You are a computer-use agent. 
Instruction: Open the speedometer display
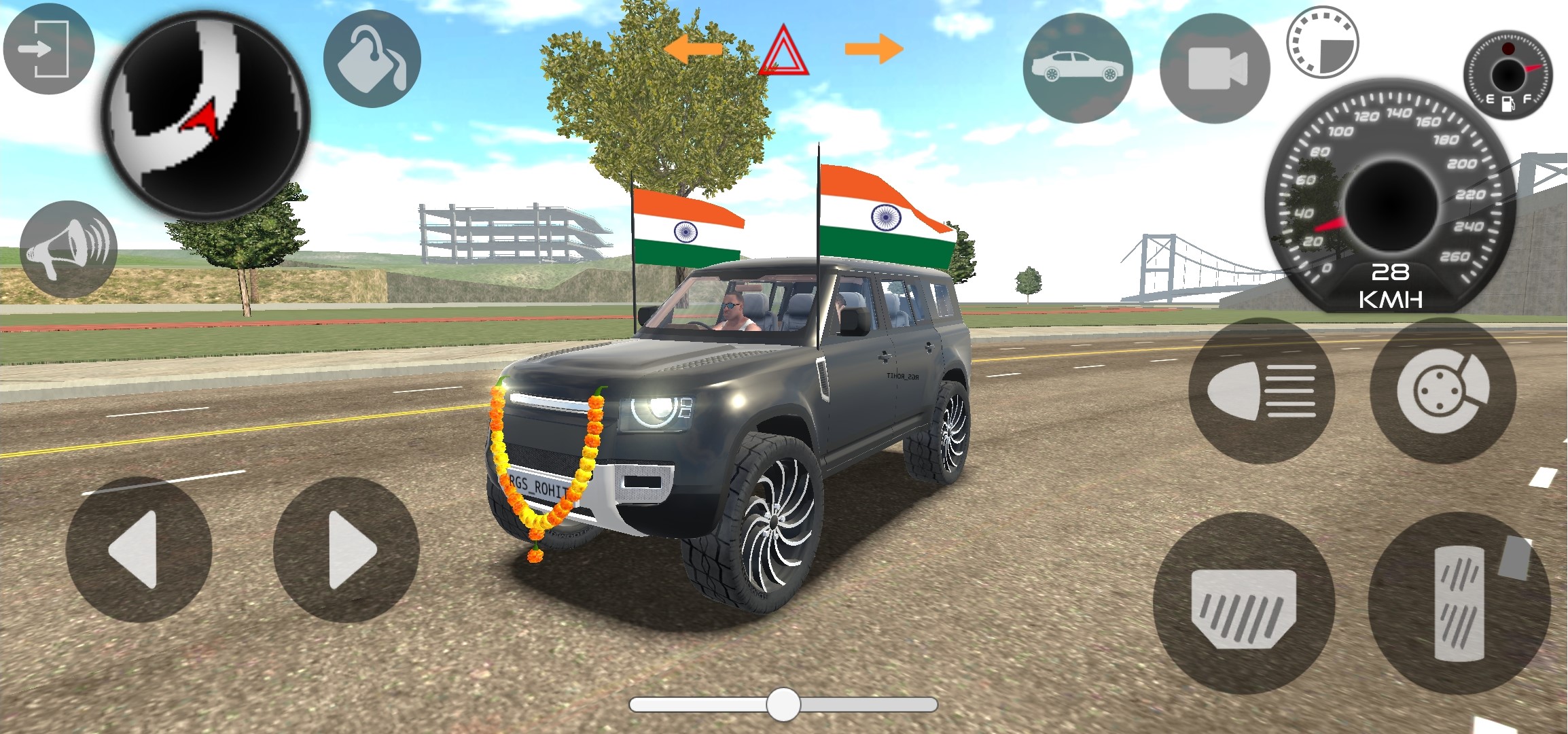click(x=1387, y=204)
